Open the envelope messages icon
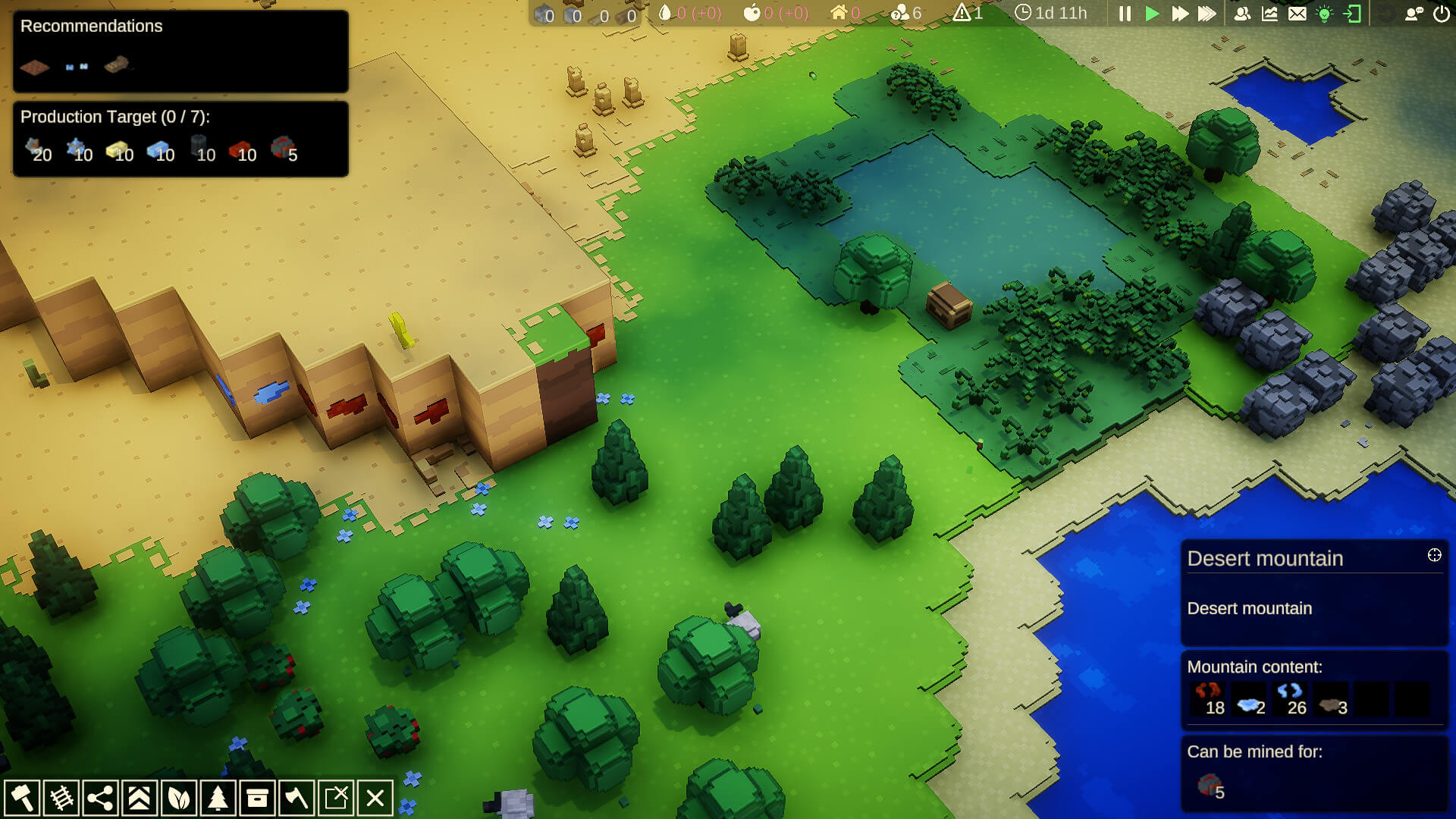Screen dimensions: 1456x819 point(1298,14)
